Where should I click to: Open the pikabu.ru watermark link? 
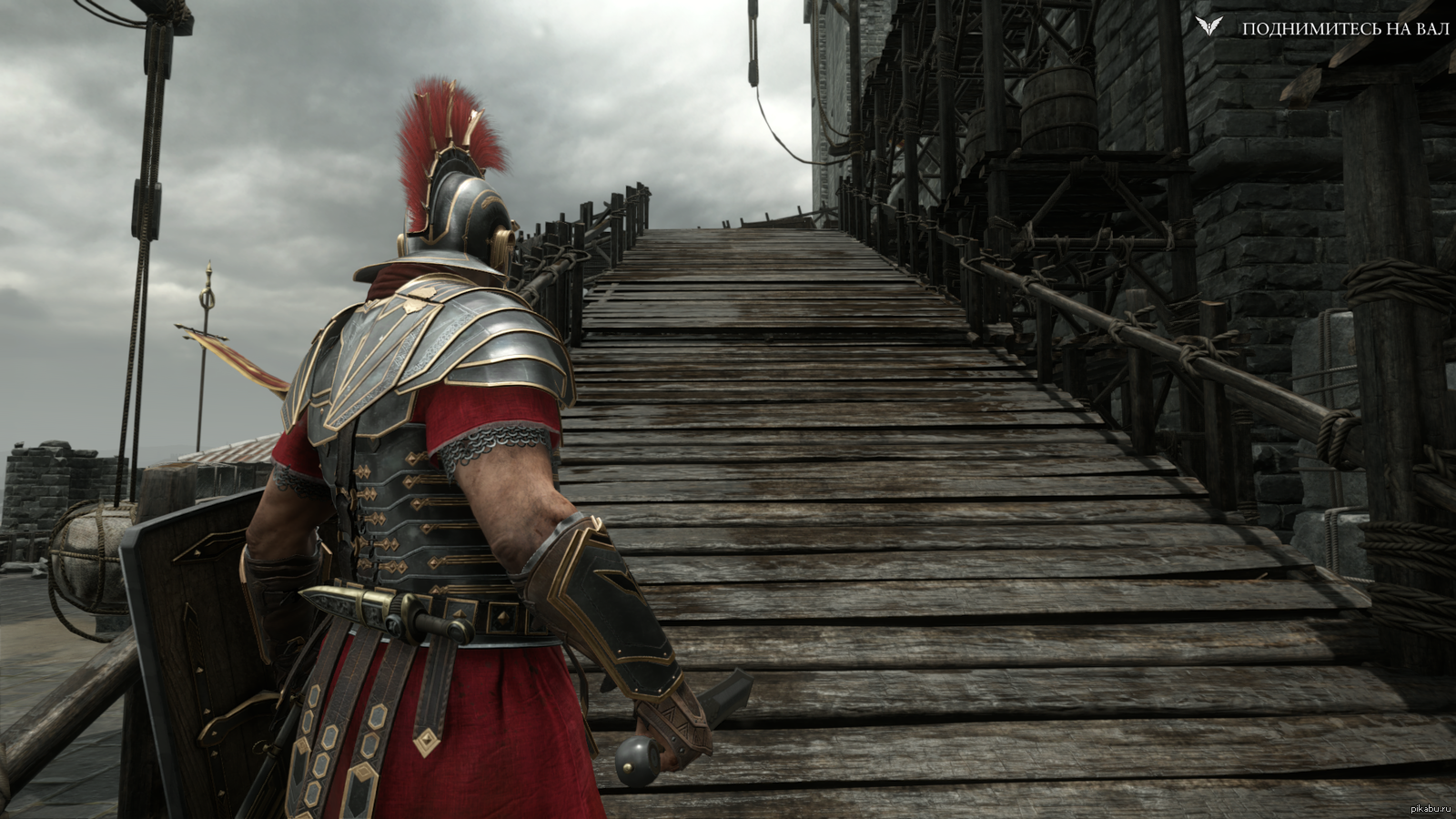click(1431, 809)
